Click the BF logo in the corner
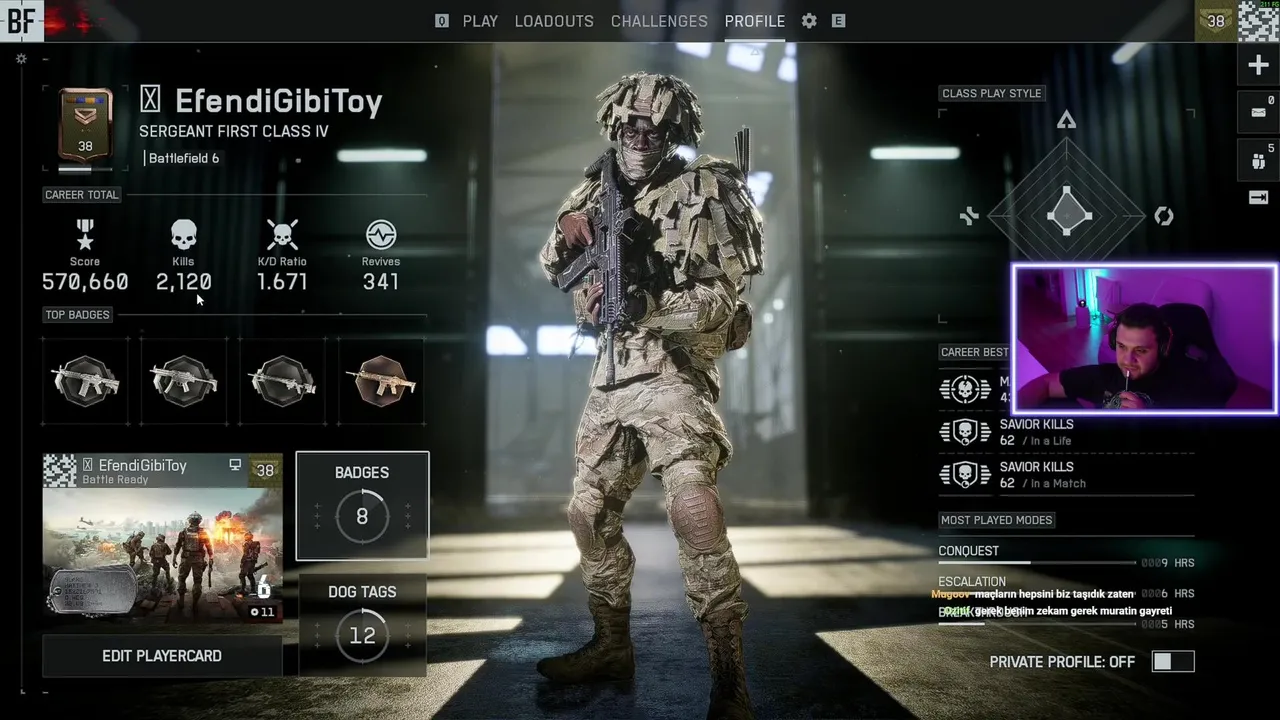1280x720 pixels. (x=21, y=20)
